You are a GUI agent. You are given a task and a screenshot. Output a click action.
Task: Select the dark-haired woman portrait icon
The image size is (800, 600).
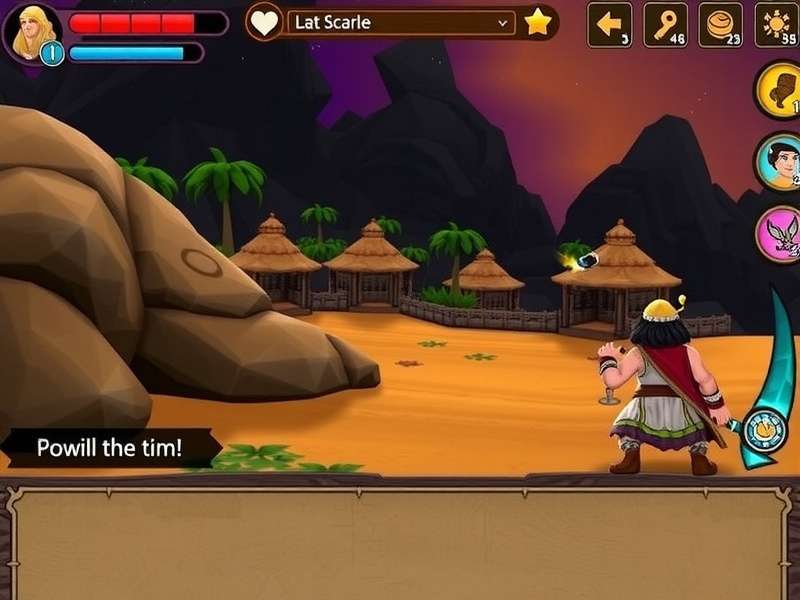(779, 162)
